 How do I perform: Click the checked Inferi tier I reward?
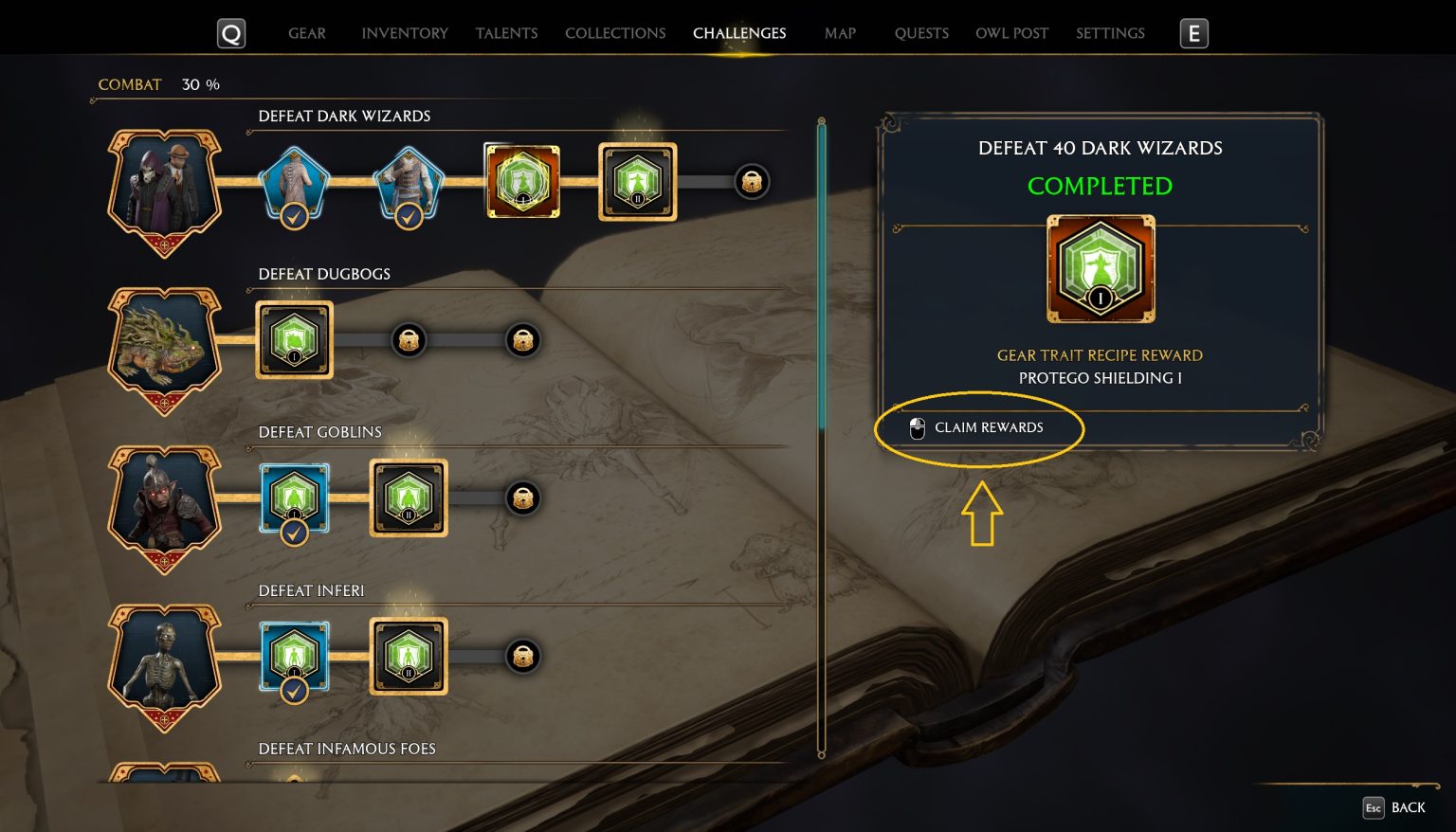(294, 656)
